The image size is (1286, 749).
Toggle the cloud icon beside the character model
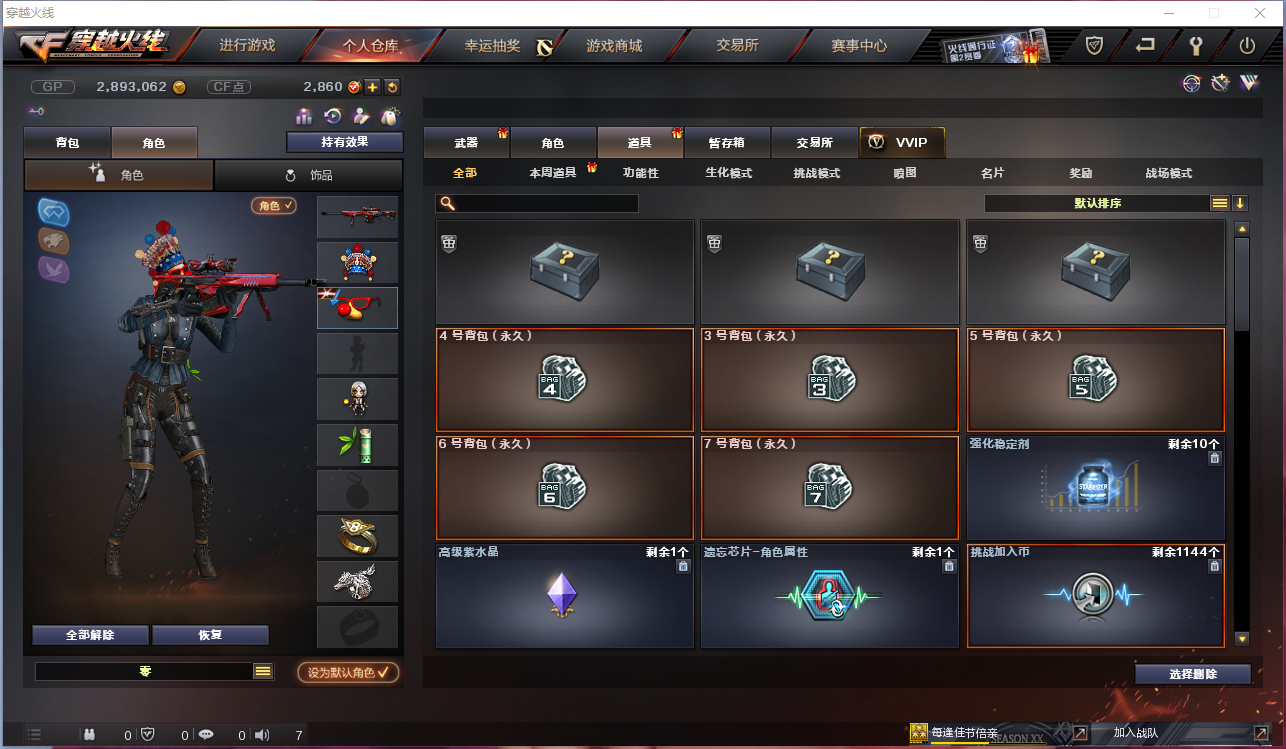tap(53, 211)
